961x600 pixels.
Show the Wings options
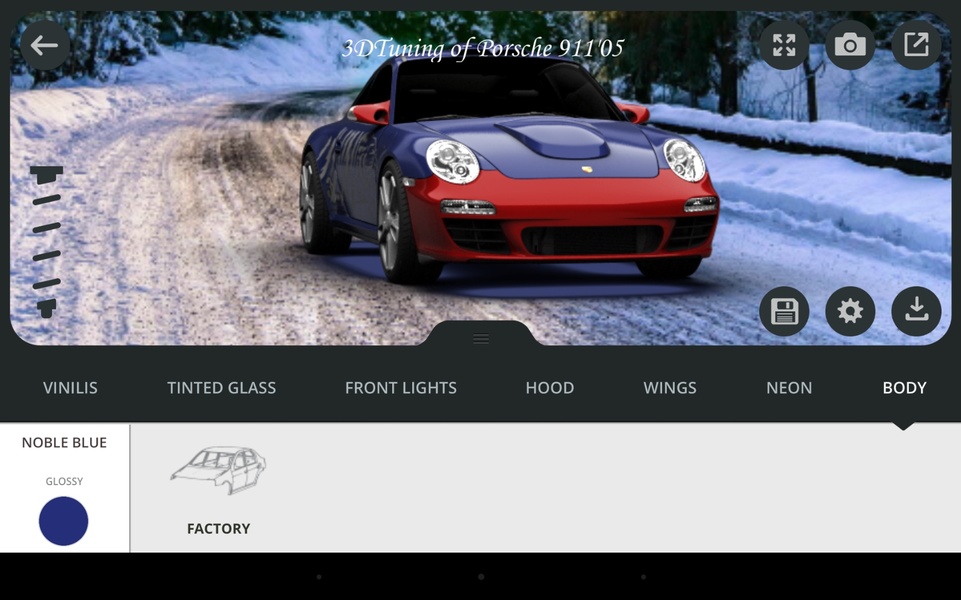(x=670, y=388)
